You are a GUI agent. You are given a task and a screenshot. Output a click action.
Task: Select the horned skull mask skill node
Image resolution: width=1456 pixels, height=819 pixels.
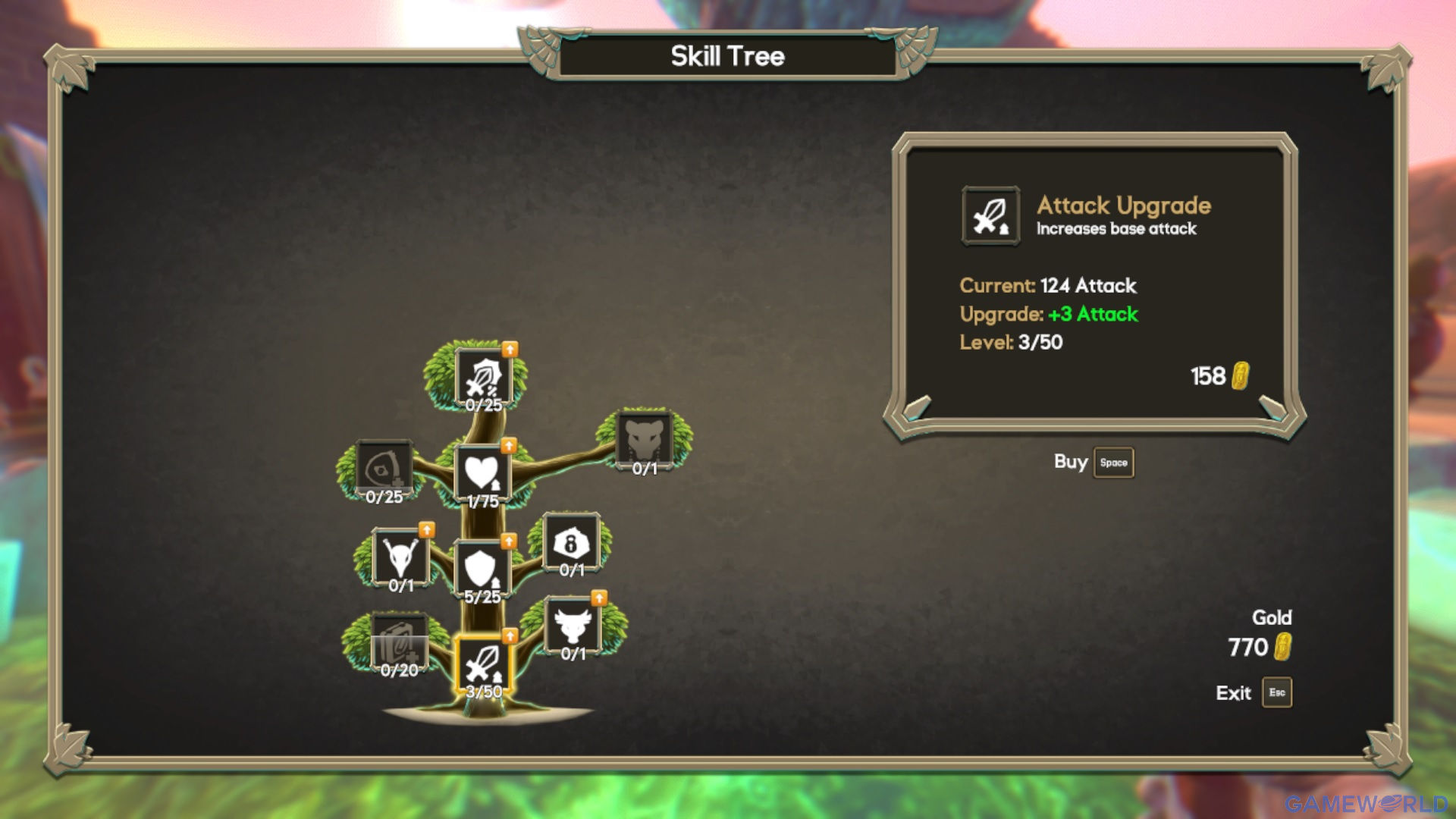pos(400,557)
